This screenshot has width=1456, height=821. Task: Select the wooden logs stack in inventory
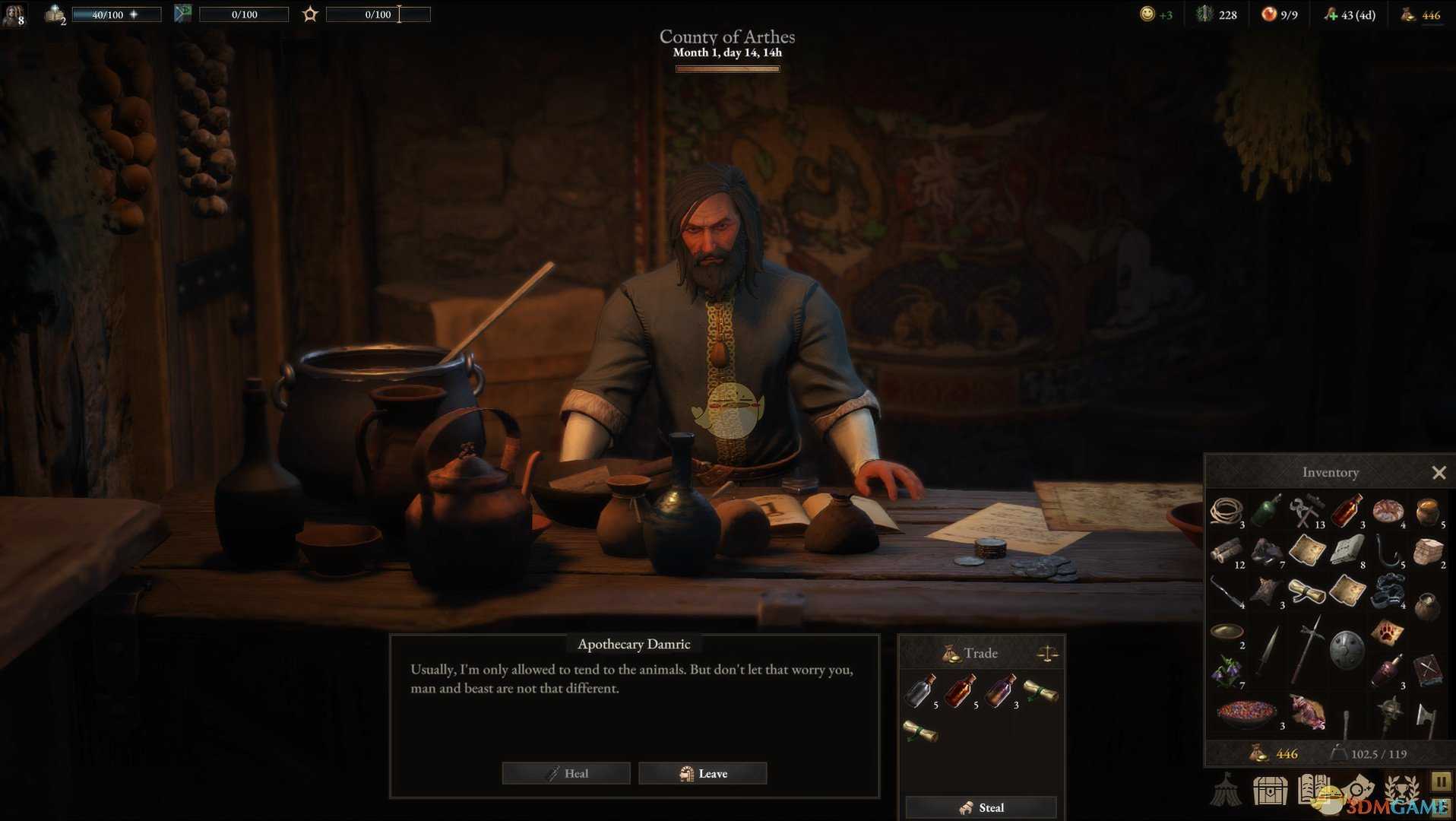(1226, 551)
